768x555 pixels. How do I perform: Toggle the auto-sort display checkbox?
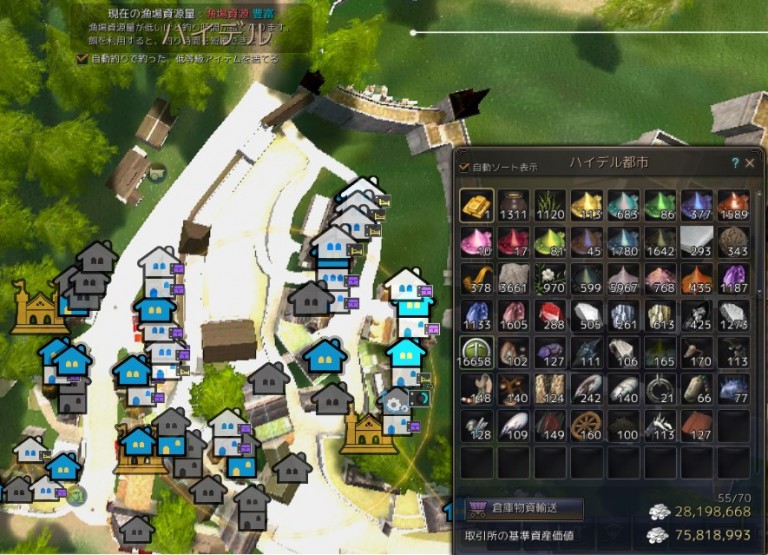pos(464,167)
